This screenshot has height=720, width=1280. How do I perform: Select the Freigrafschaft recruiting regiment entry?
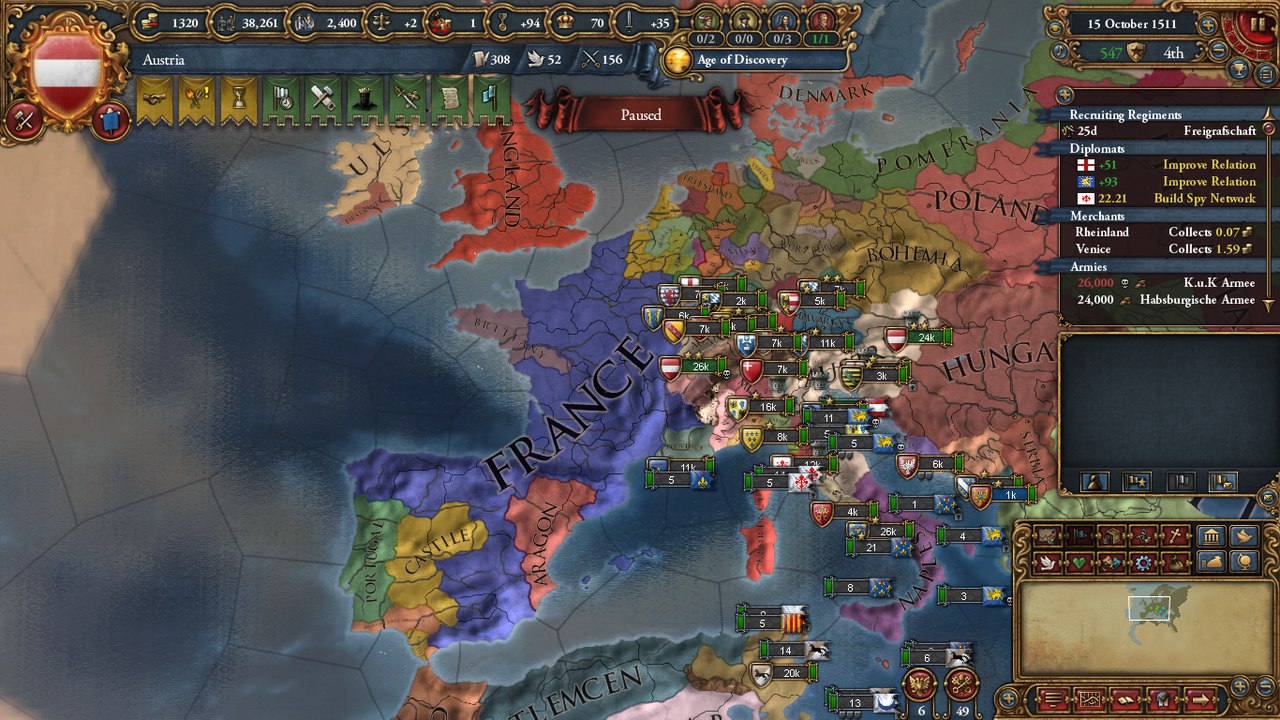pos(1165,131)
